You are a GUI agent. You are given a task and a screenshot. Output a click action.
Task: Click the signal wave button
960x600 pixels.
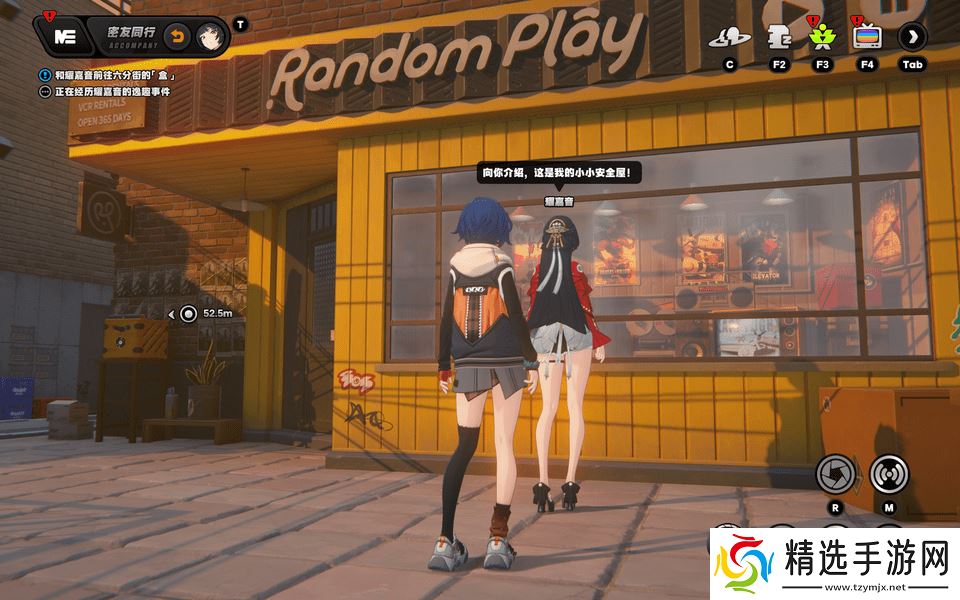pos(889,473)
